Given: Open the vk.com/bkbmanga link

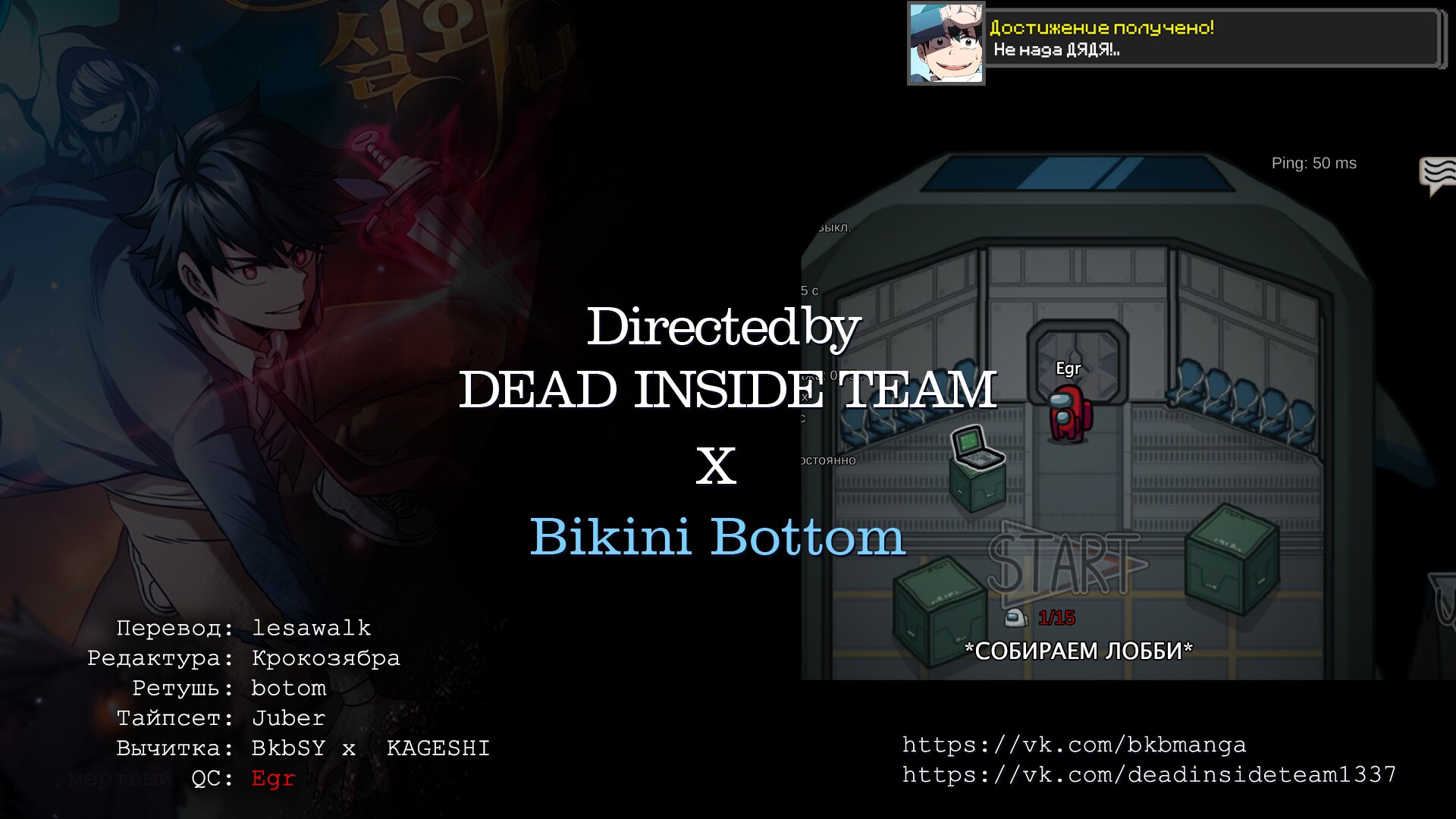Looking at the screenshot, I should 1074,745.
